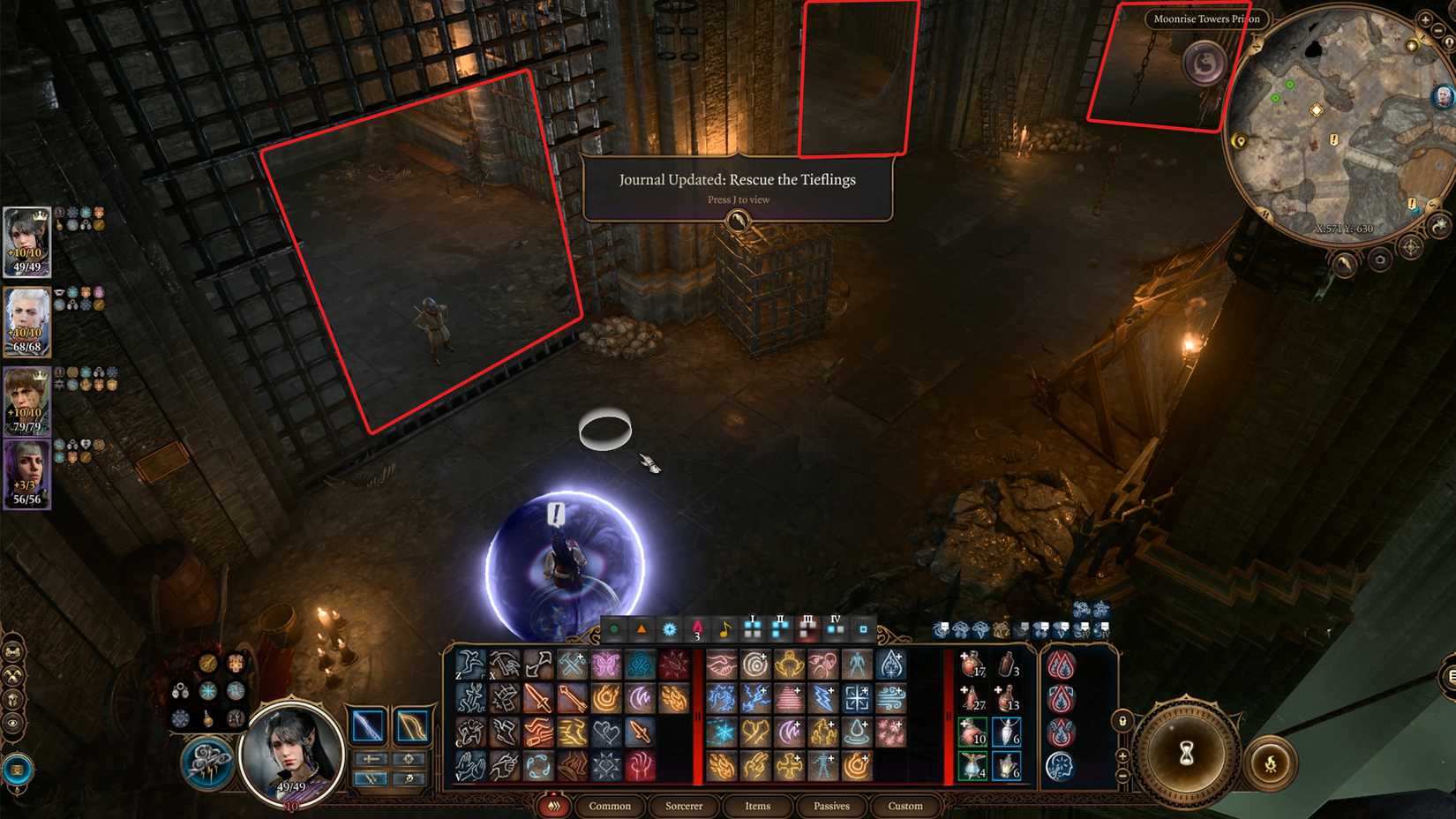Viewport: 1456px width, 819px height.
Task: Use the healing potion stack in the hotbar
Action: [972, 665]
